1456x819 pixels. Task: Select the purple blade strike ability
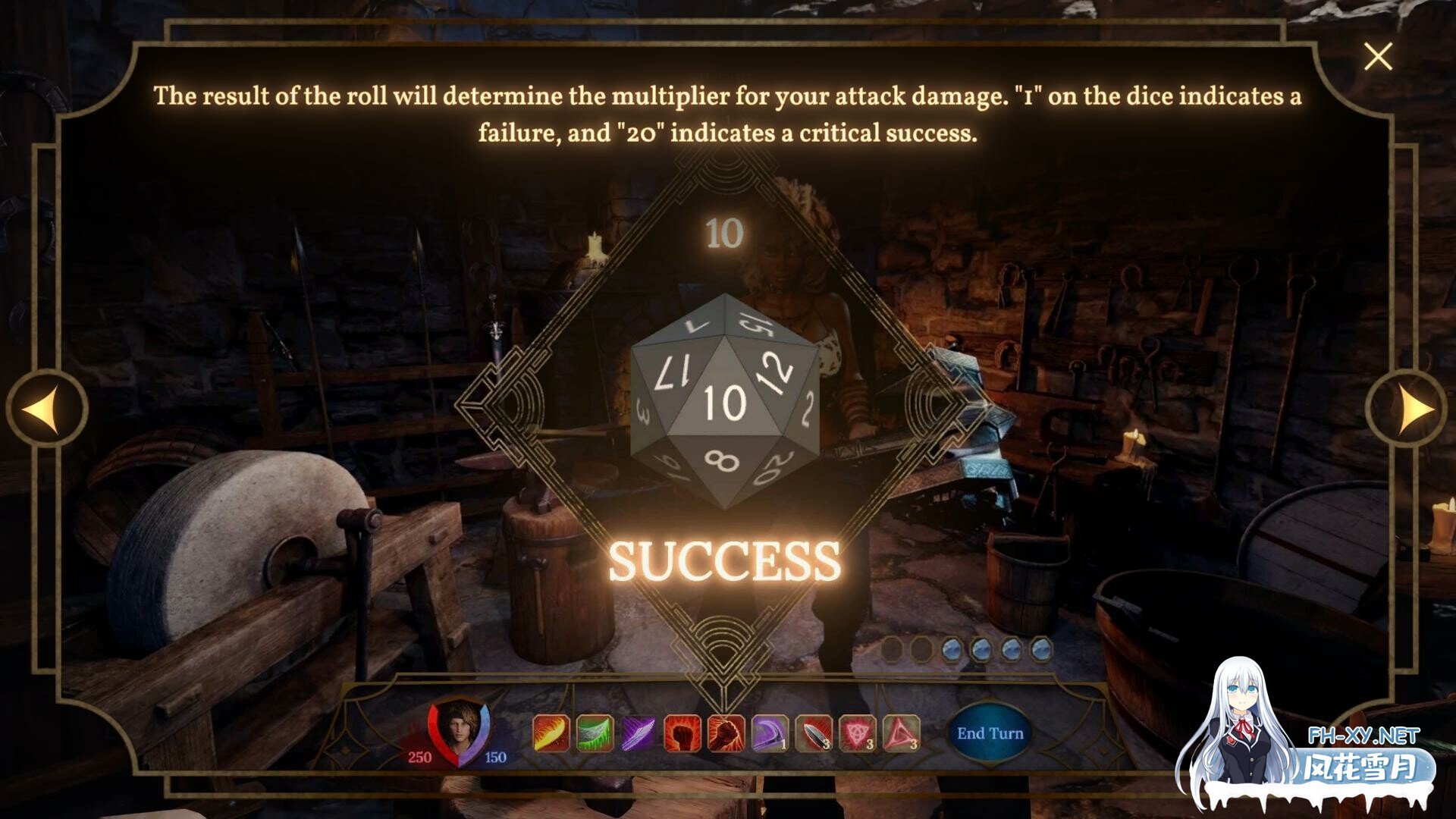(639, 734)
